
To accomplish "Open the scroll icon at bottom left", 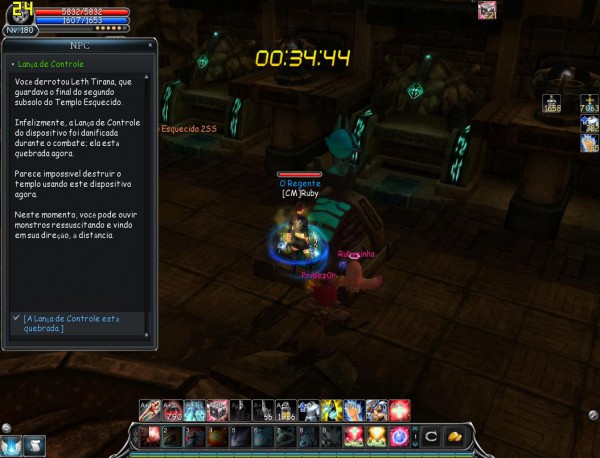I will (34, 445).
